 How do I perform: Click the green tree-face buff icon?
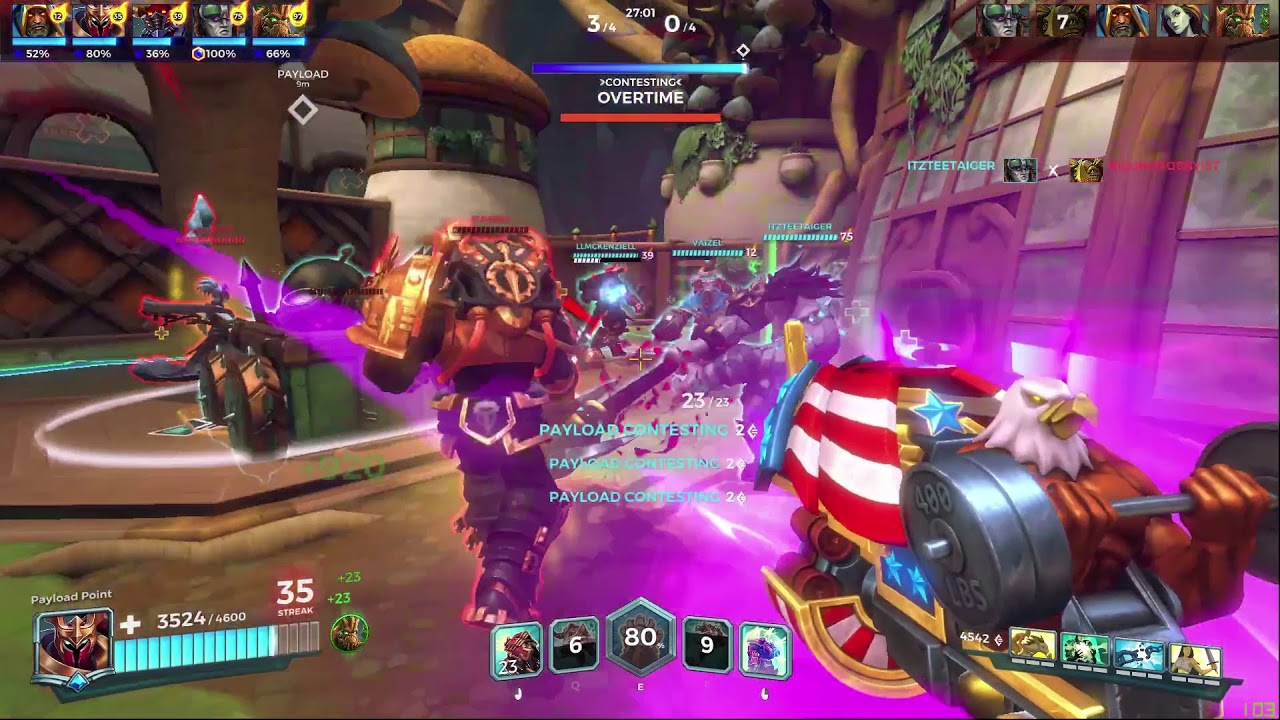349,633
